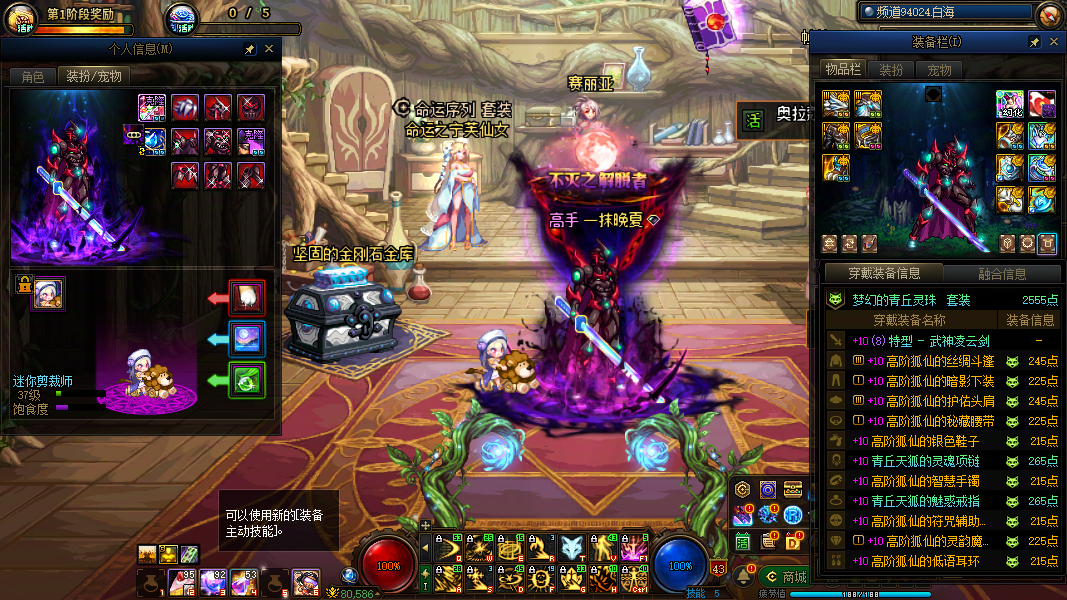Open the 物品栏 items tab
This screenshot has width=1067, height=600.
click(x=842, y=69)
